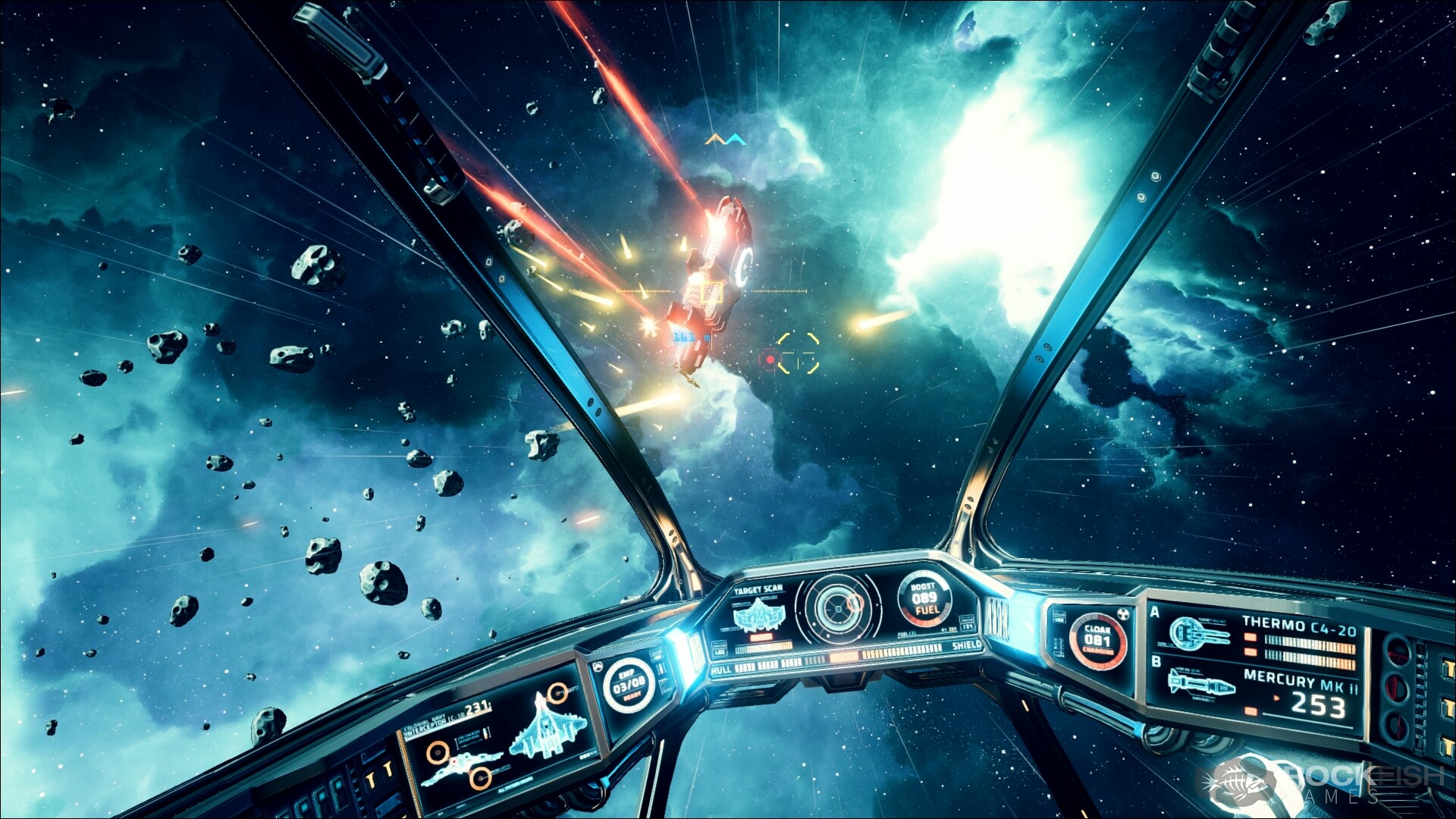
Task: Trigger the EMP device indicator
Action: (629, 685)
